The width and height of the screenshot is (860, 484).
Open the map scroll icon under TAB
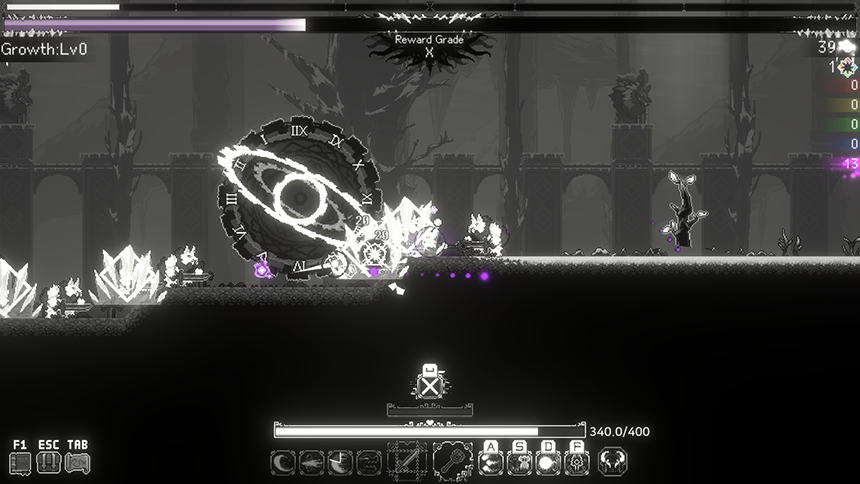(77, 463)
